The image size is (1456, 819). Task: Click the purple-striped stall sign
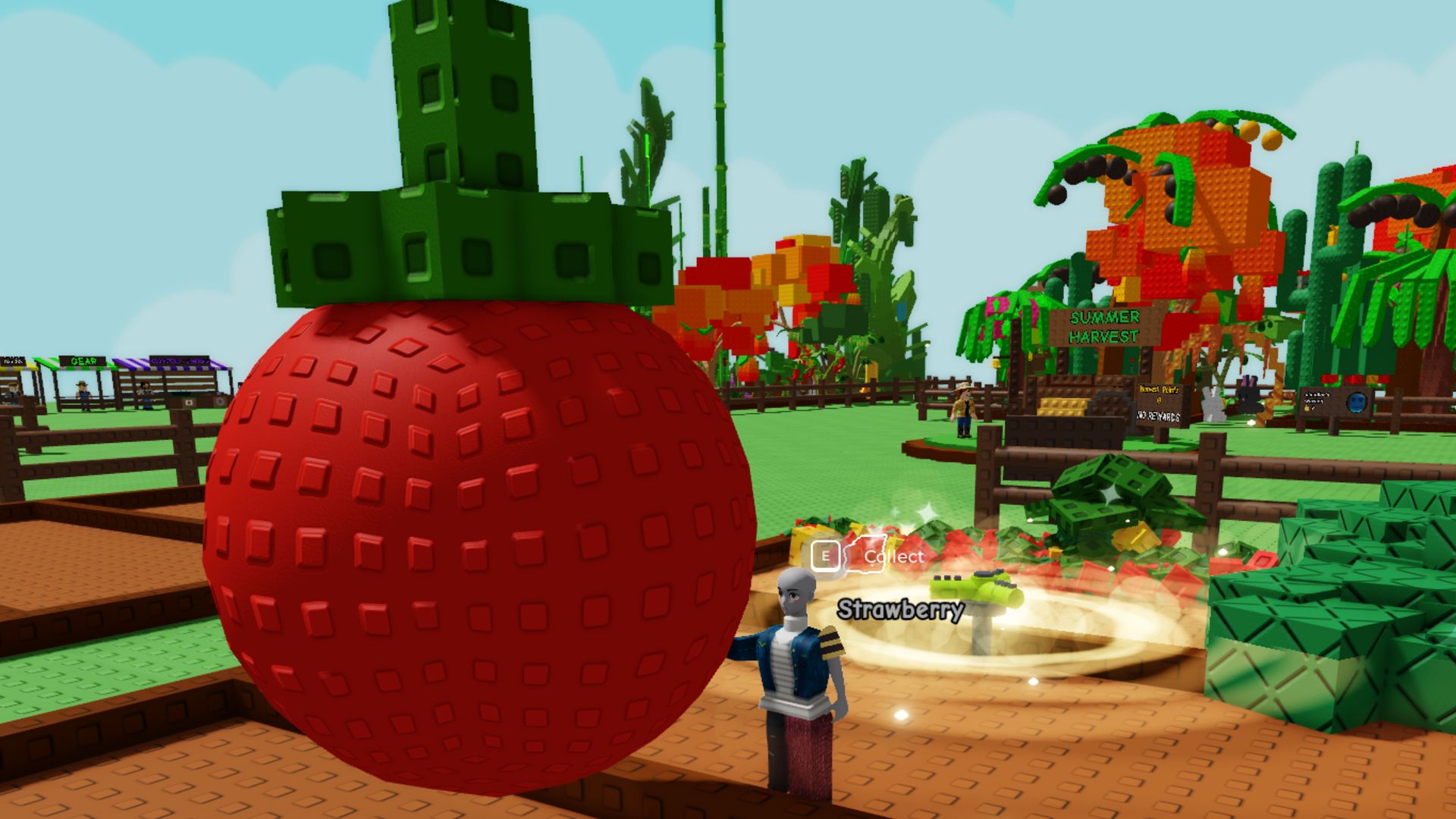(180, 362)
